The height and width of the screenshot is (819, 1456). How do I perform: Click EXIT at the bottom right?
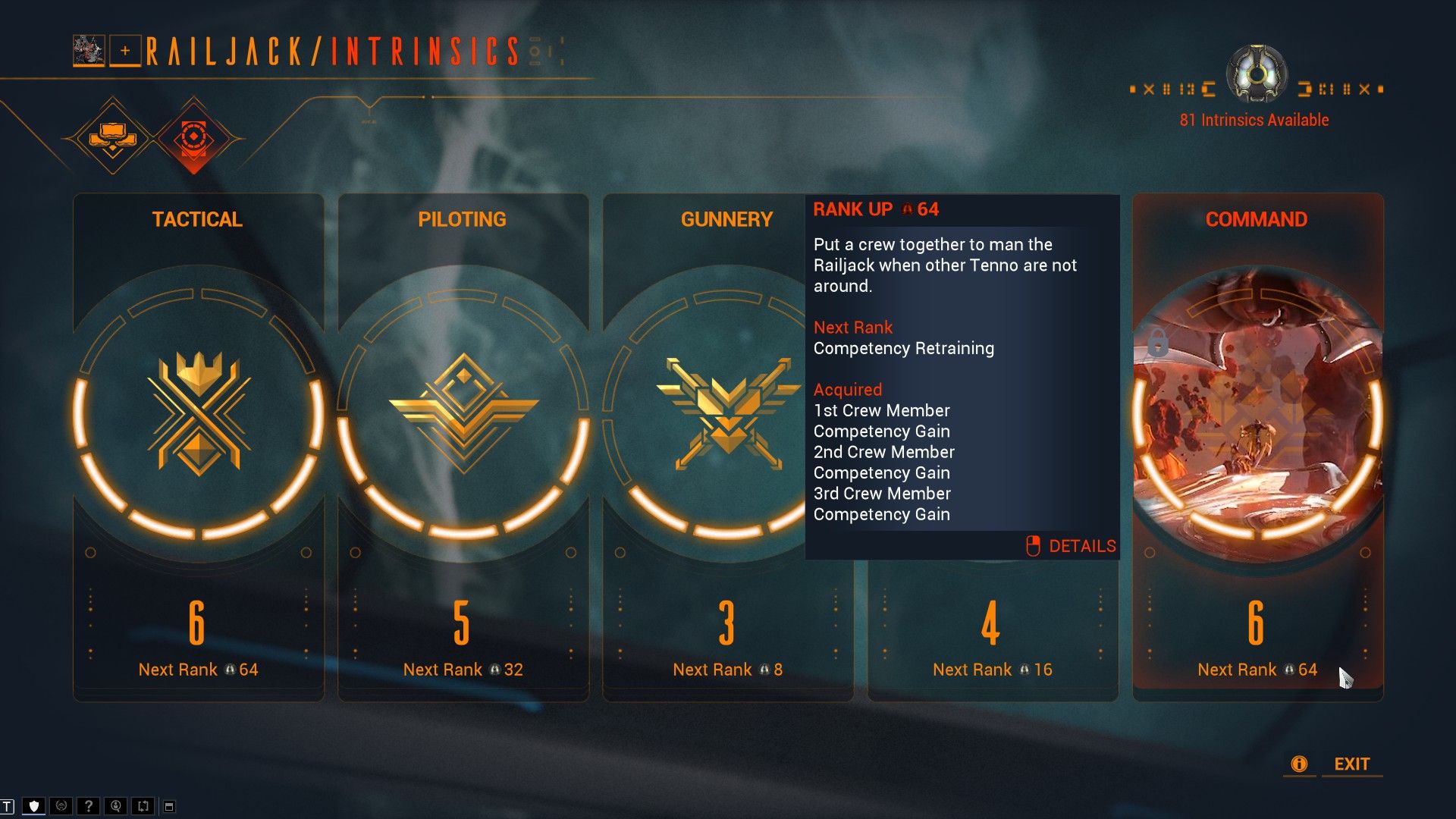pyautogui.click(x=1351, y=764)
